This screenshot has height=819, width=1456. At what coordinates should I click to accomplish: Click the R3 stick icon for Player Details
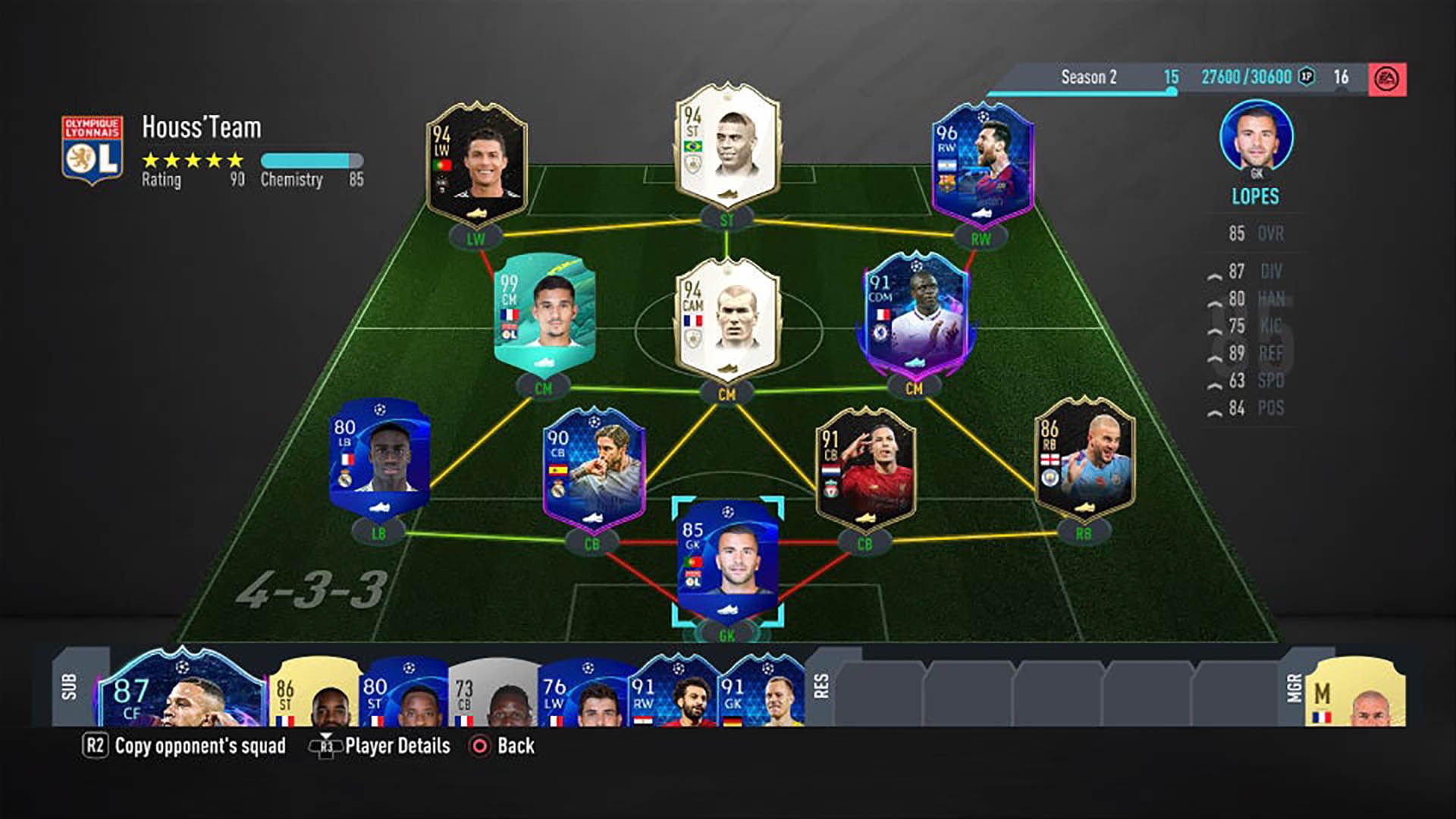(x=326, y=746)
